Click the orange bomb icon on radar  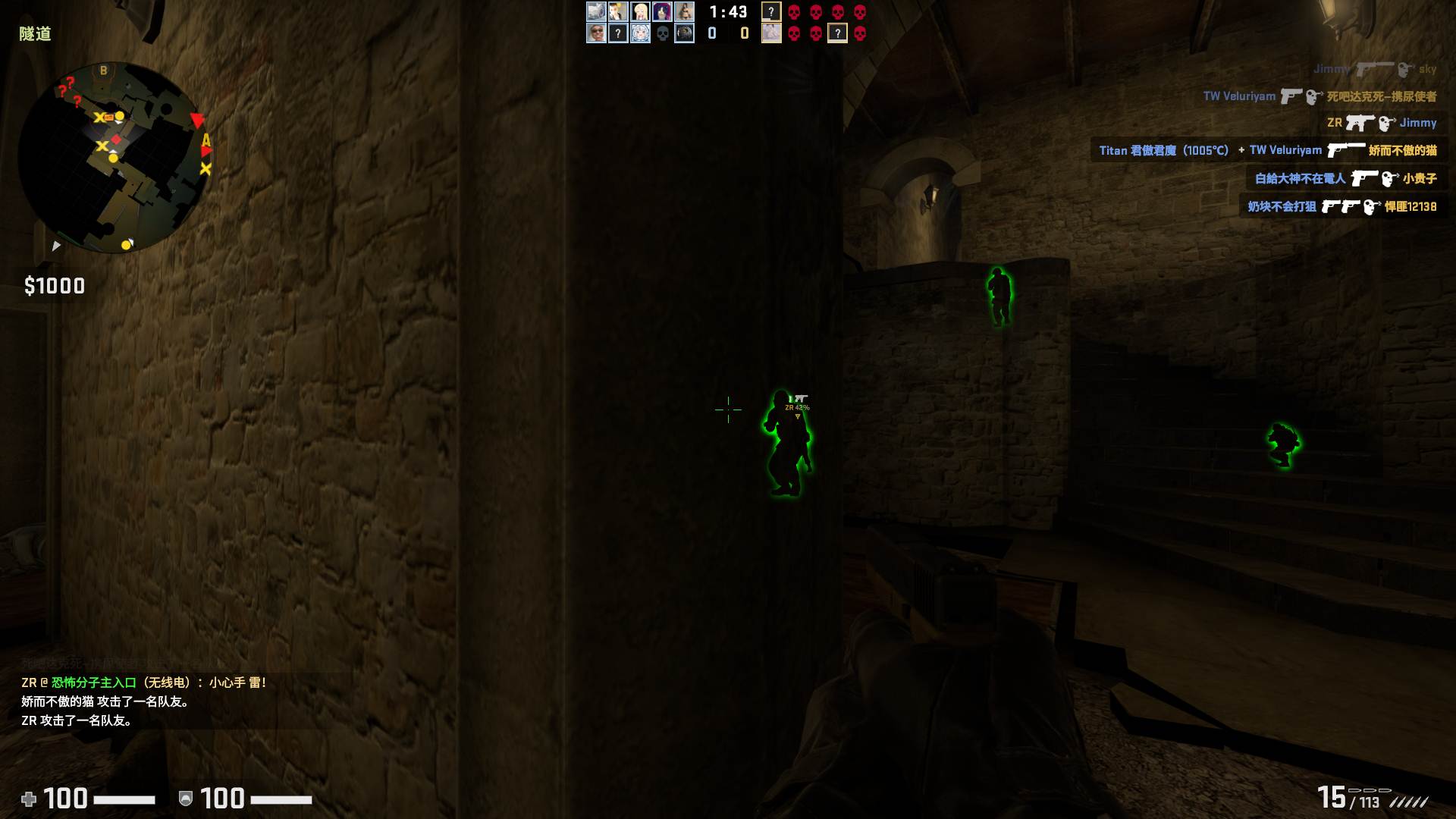(x=109, y=117)
